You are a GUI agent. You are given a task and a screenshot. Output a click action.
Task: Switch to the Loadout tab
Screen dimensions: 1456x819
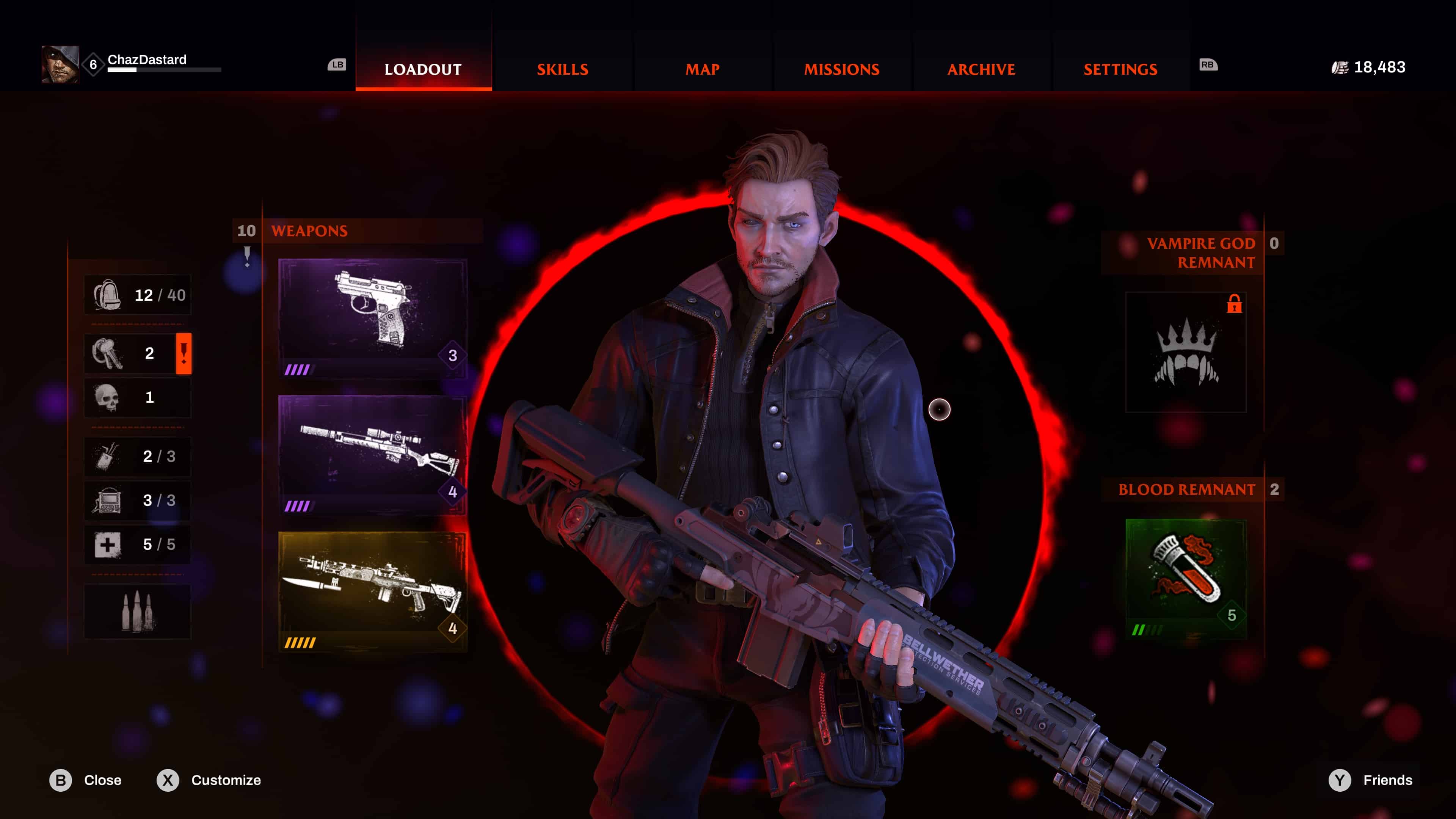(x=423, y=69)
